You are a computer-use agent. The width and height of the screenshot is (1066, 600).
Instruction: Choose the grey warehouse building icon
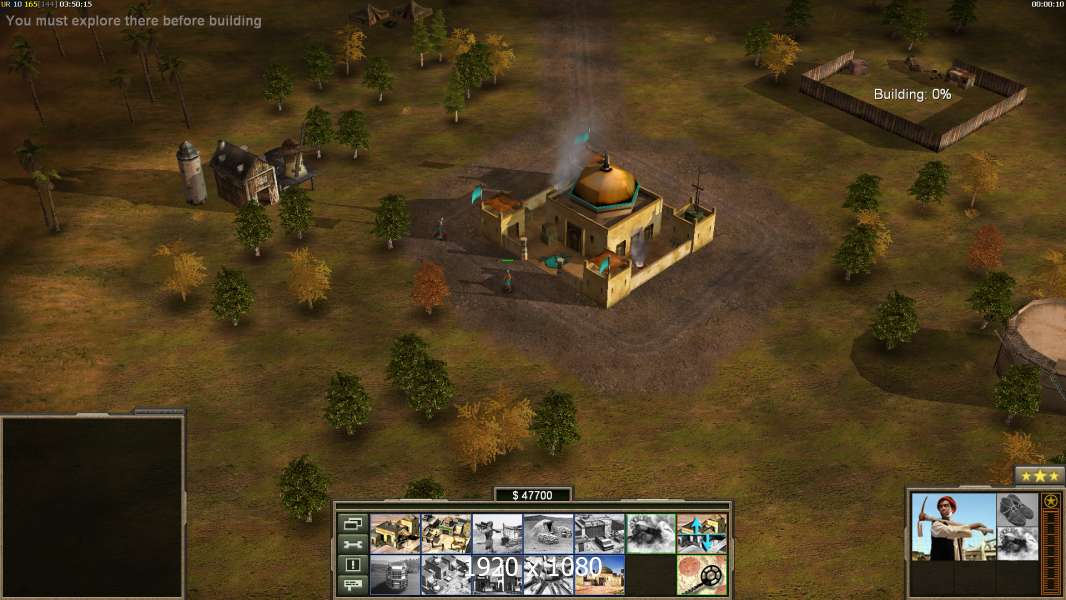click(x=599, y=534)
